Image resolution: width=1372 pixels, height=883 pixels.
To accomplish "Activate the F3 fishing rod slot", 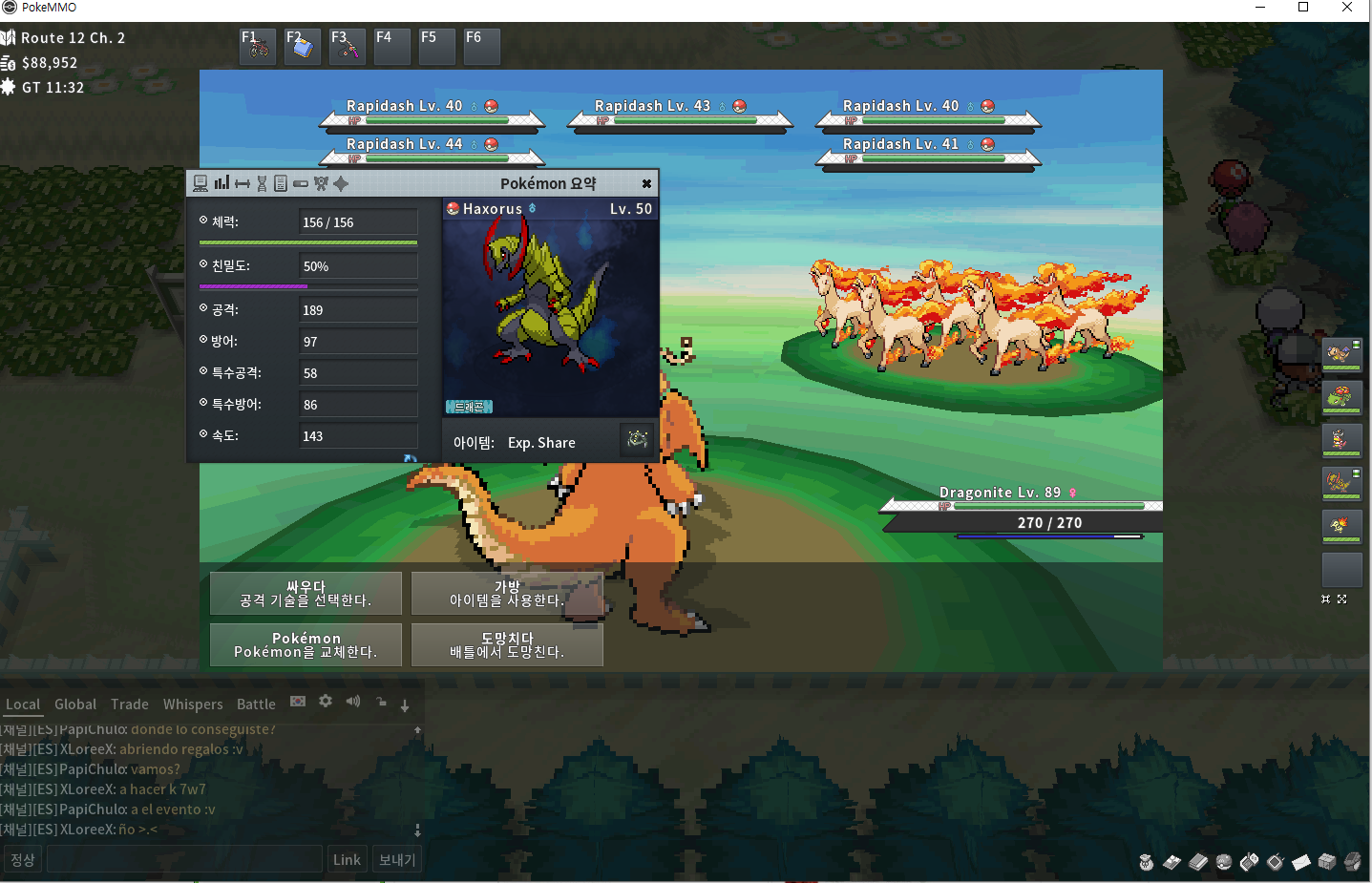I will click(x=348, y=46).
